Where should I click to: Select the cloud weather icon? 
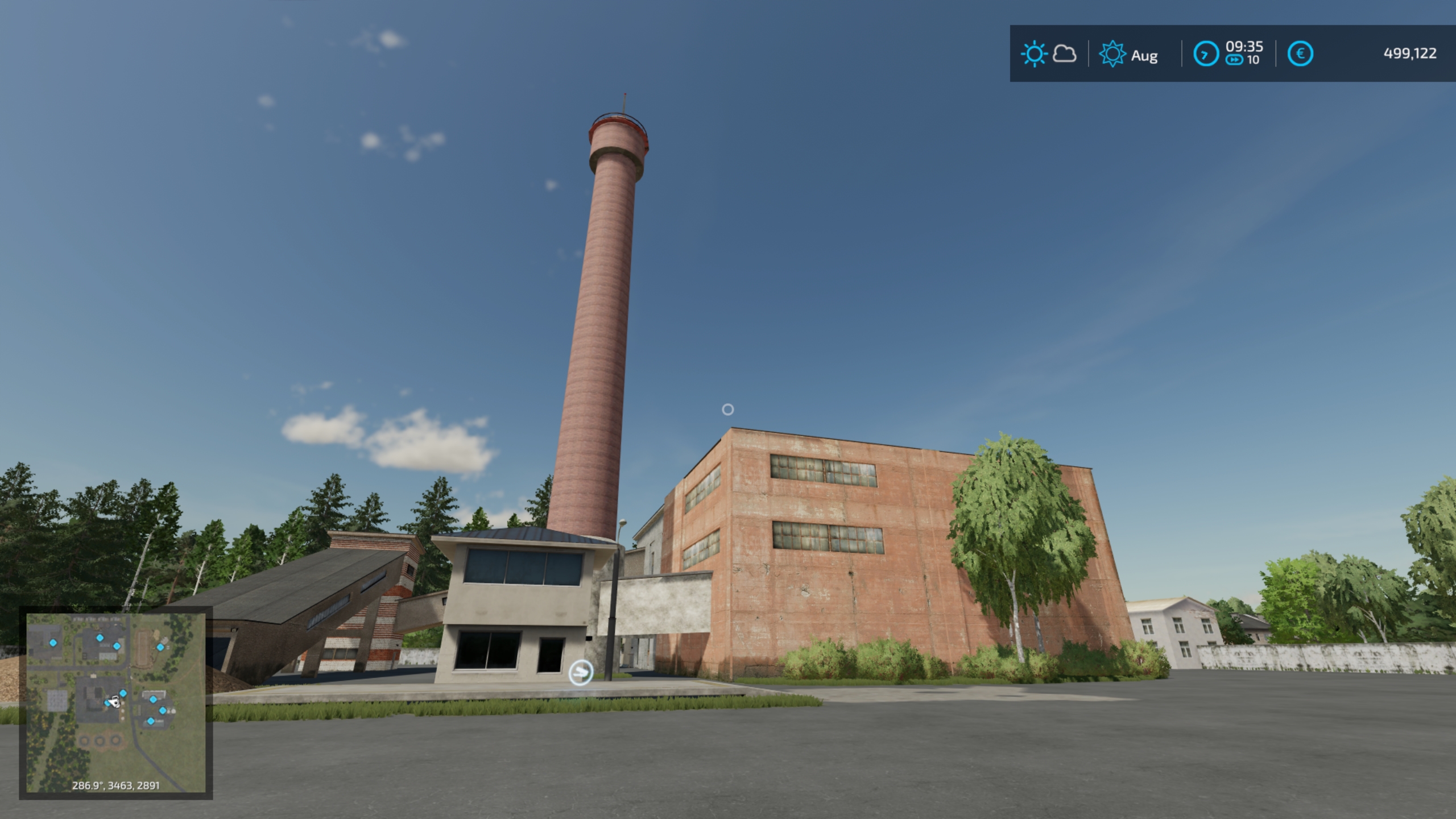tap(1064, 54)
